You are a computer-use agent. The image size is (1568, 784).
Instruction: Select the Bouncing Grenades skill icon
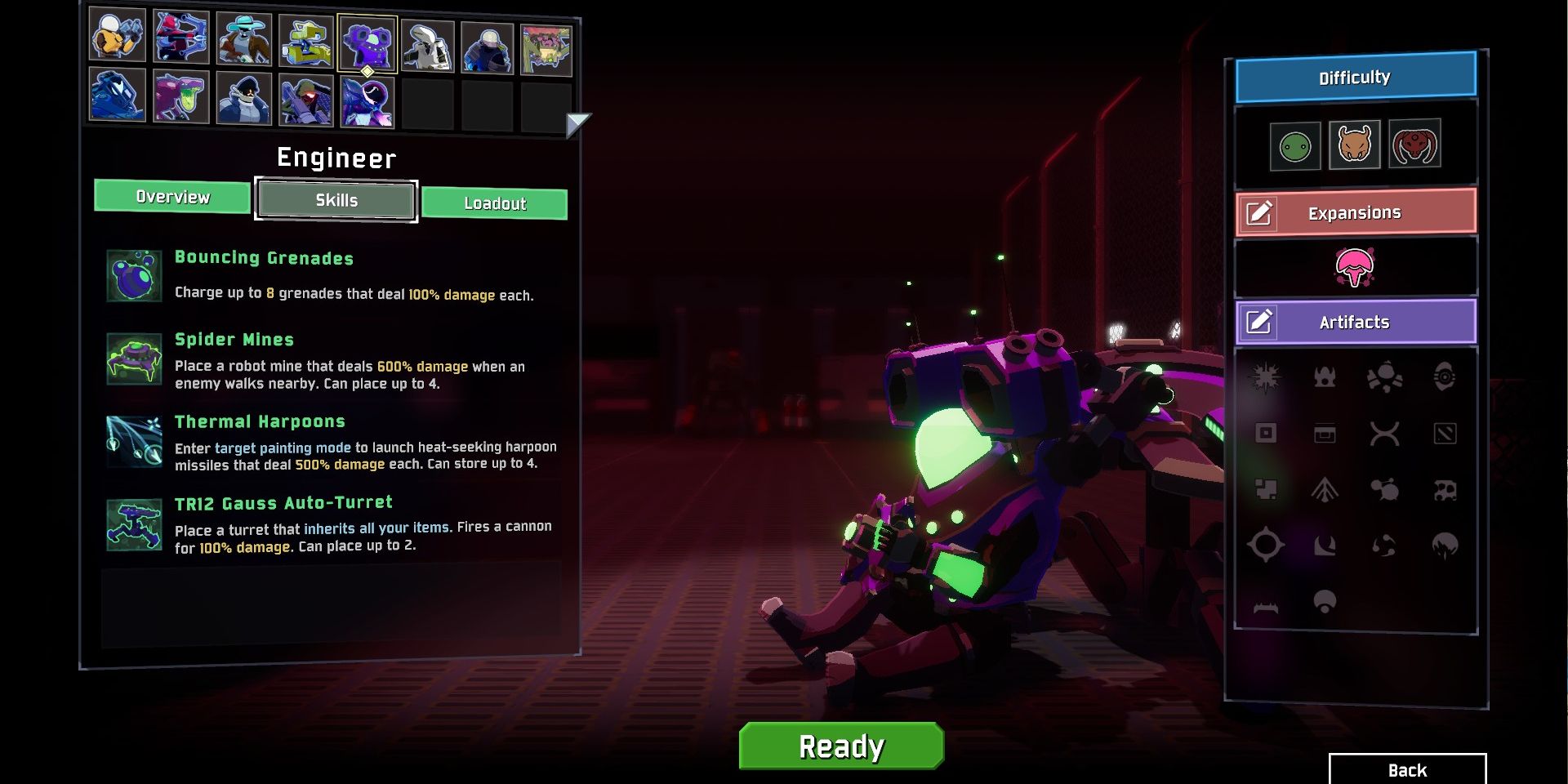click(x=133, y=275)
